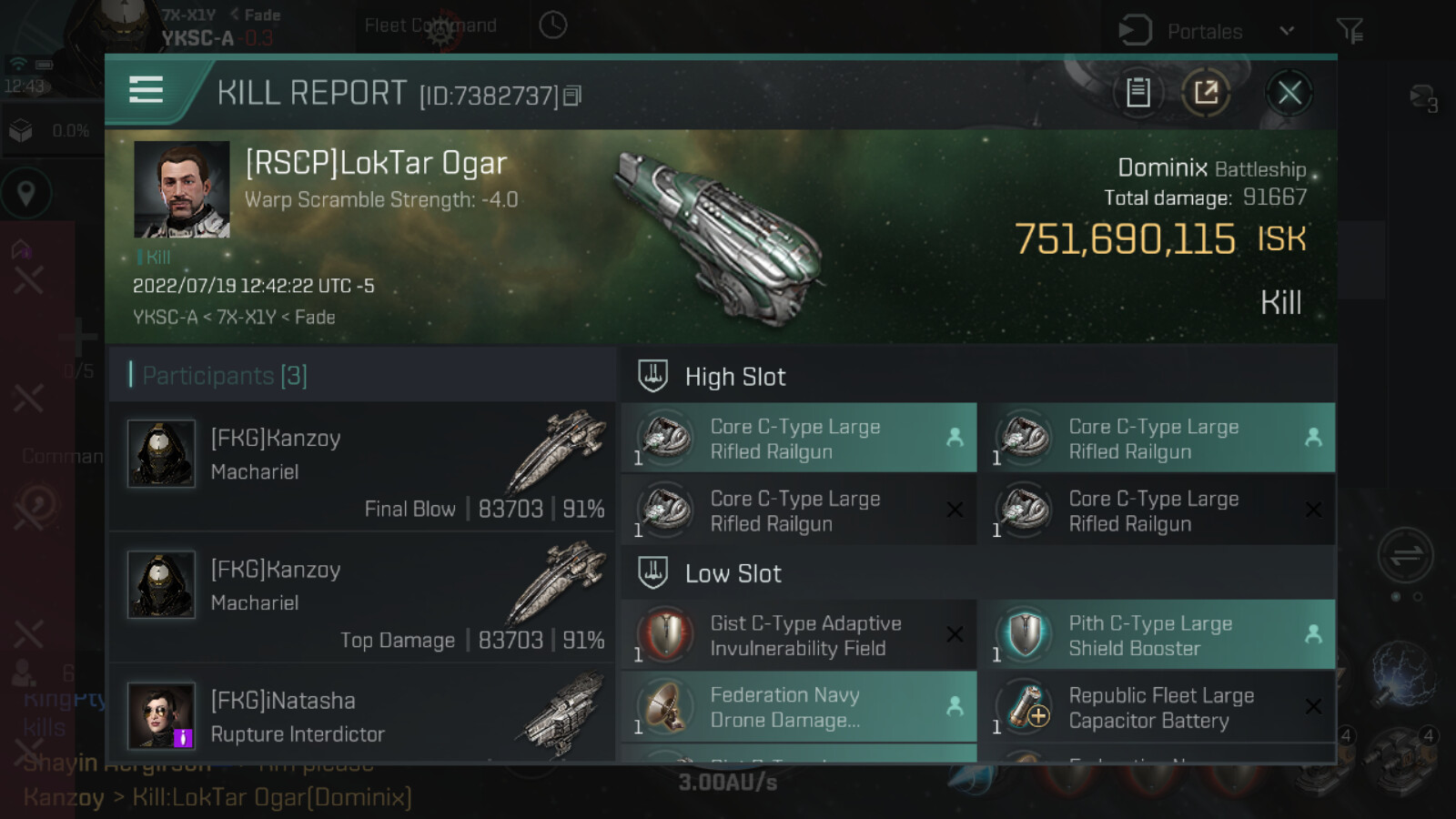Close the Kill Report window

pos(1289,93)
